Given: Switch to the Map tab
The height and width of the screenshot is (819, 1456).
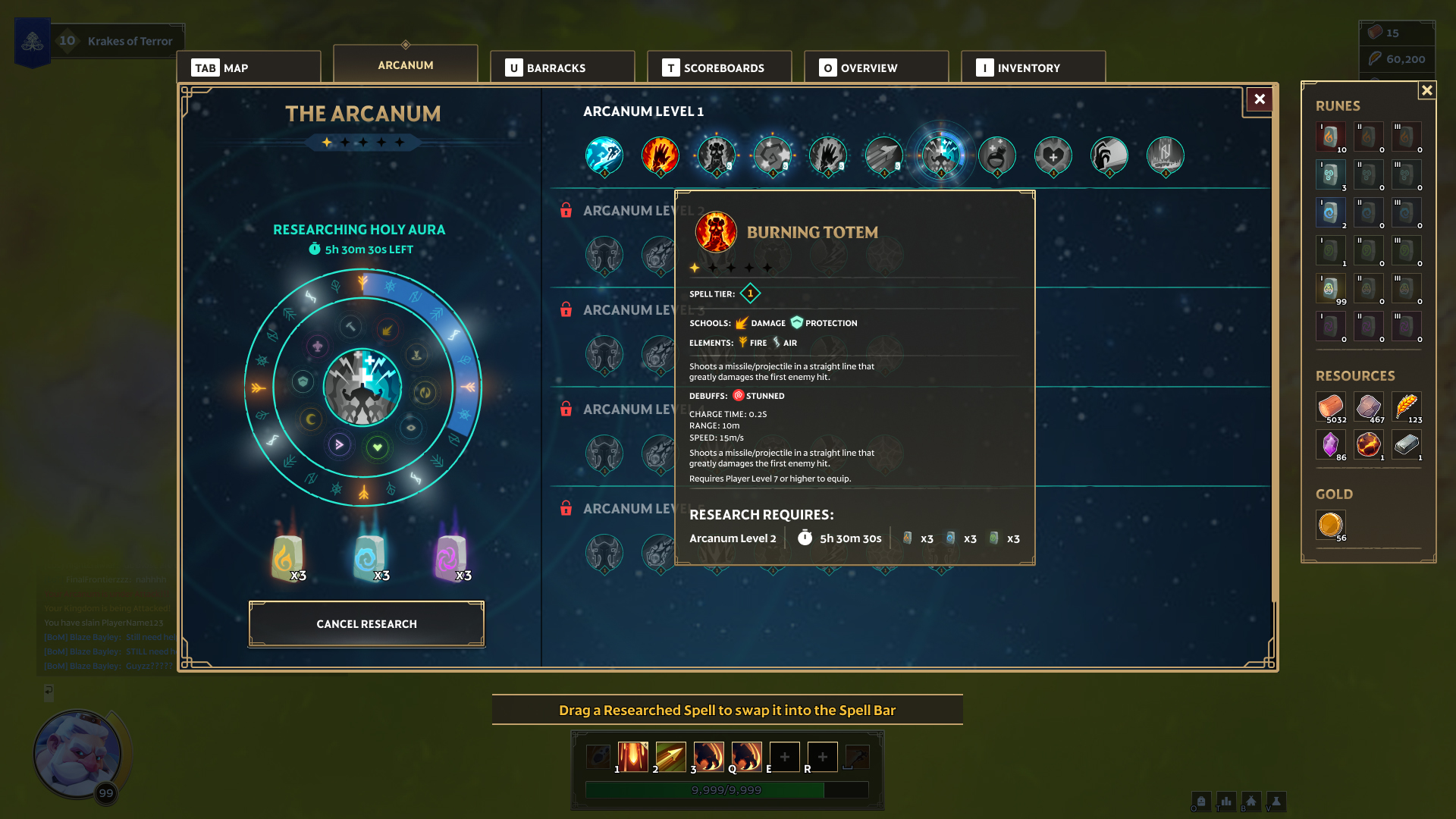Looking at the screenshot, I should pyautogui.click(x=249, y=67).
